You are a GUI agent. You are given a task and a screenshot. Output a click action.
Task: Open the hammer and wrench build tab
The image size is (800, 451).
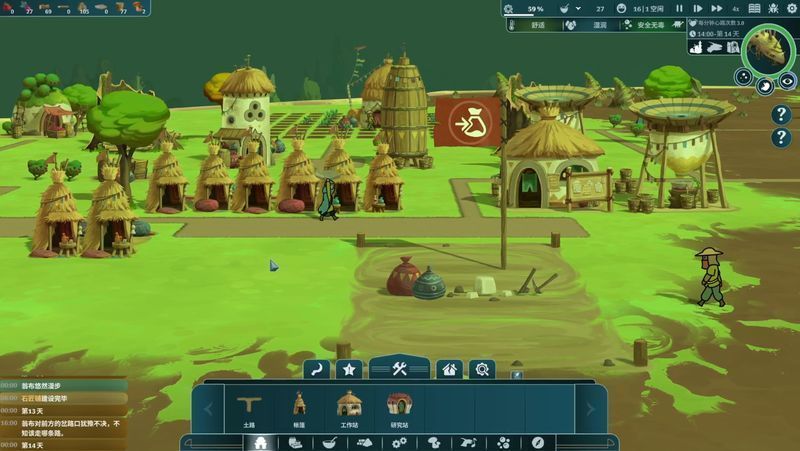(x=398, y=369)
